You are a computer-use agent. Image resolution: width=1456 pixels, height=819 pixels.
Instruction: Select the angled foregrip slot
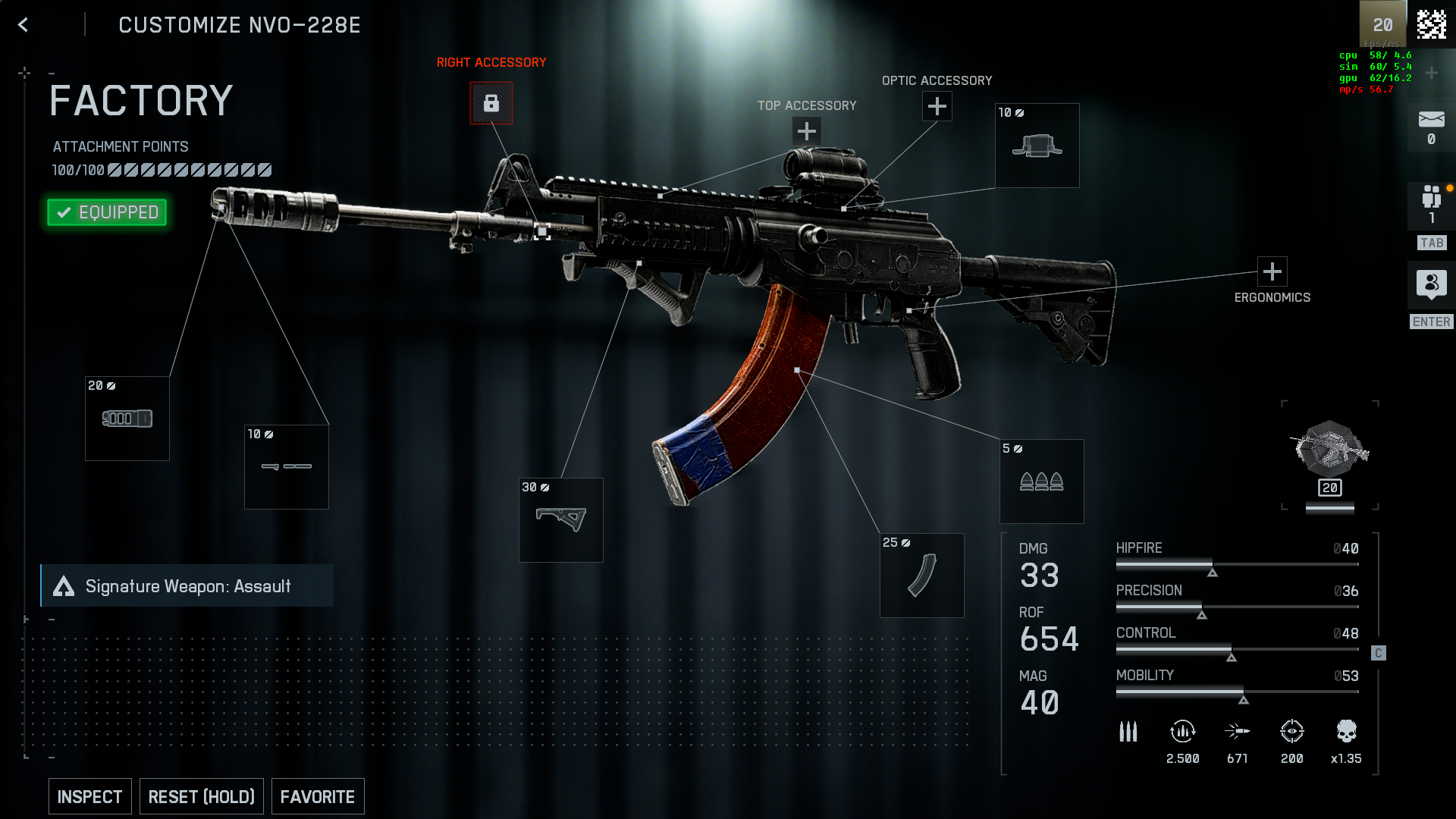point(560,520)
